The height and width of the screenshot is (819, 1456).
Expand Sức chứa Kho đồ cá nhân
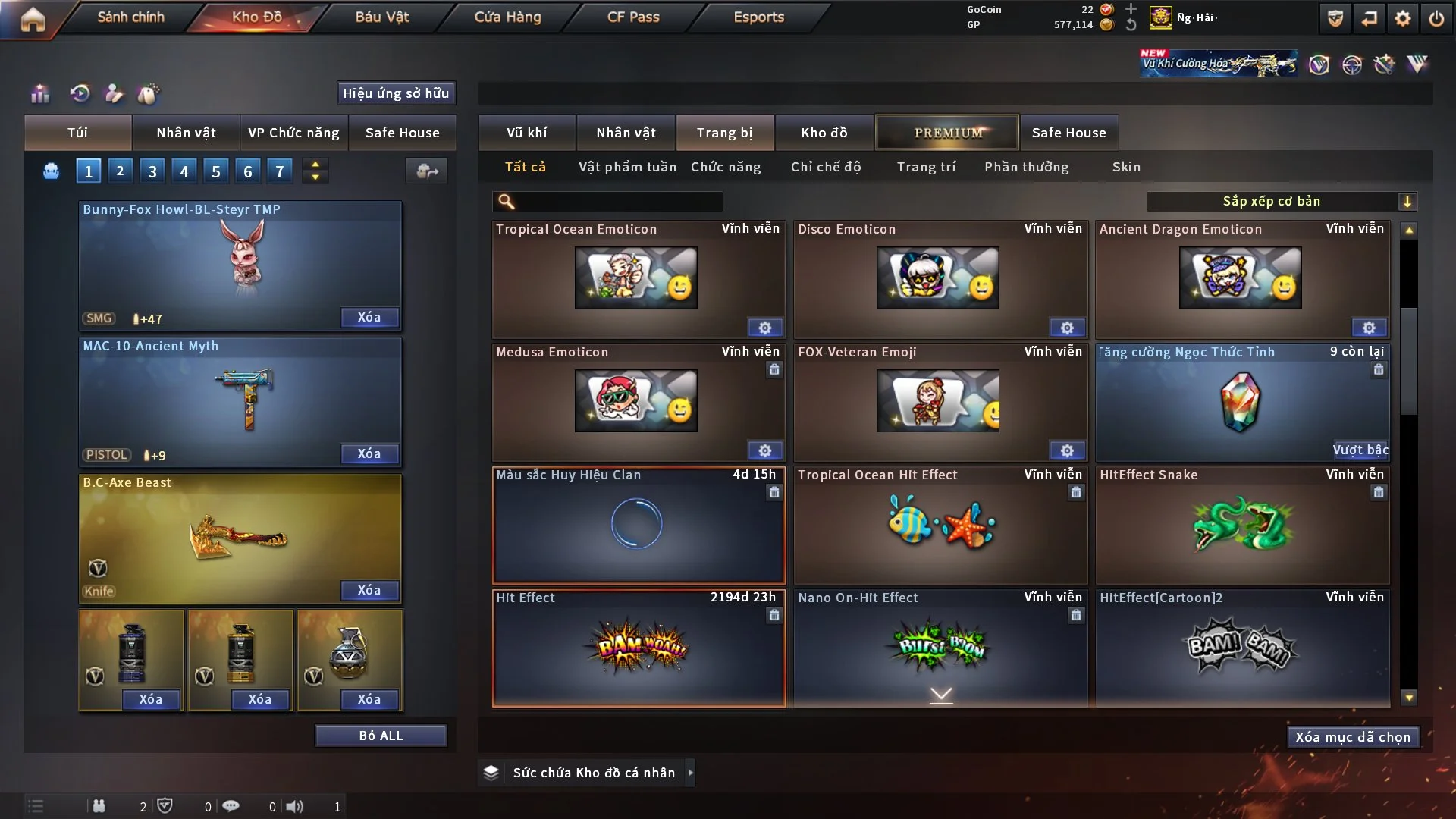(690, 773)
